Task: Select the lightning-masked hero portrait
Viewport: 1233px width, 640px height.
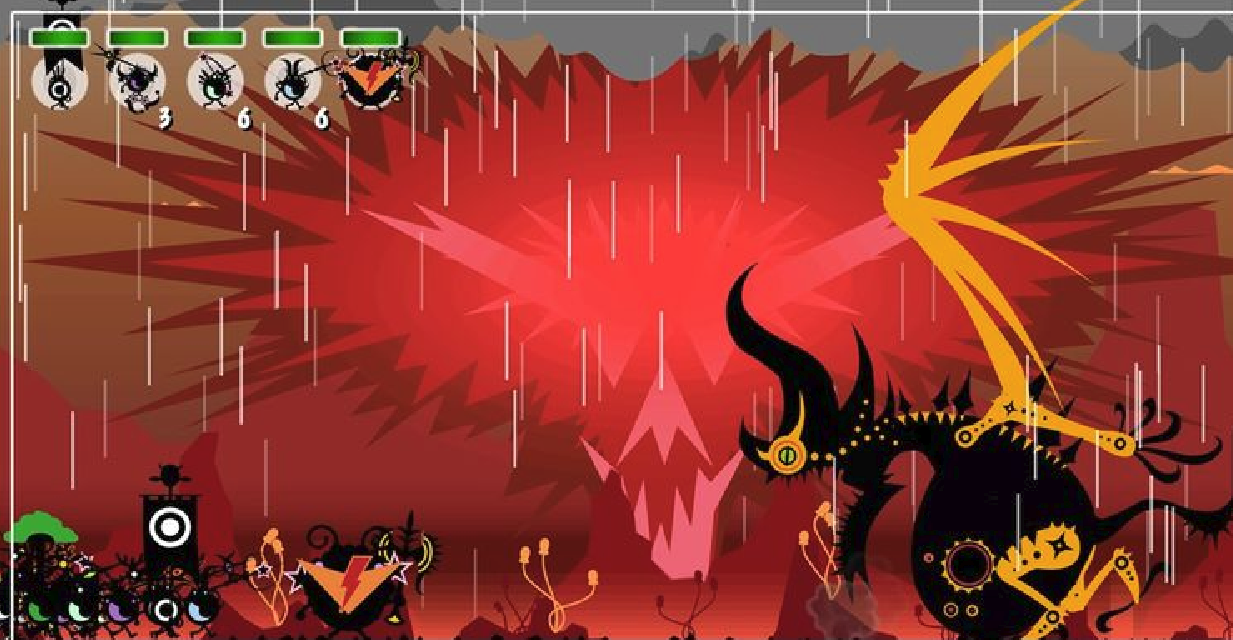Action: [370, 80]
